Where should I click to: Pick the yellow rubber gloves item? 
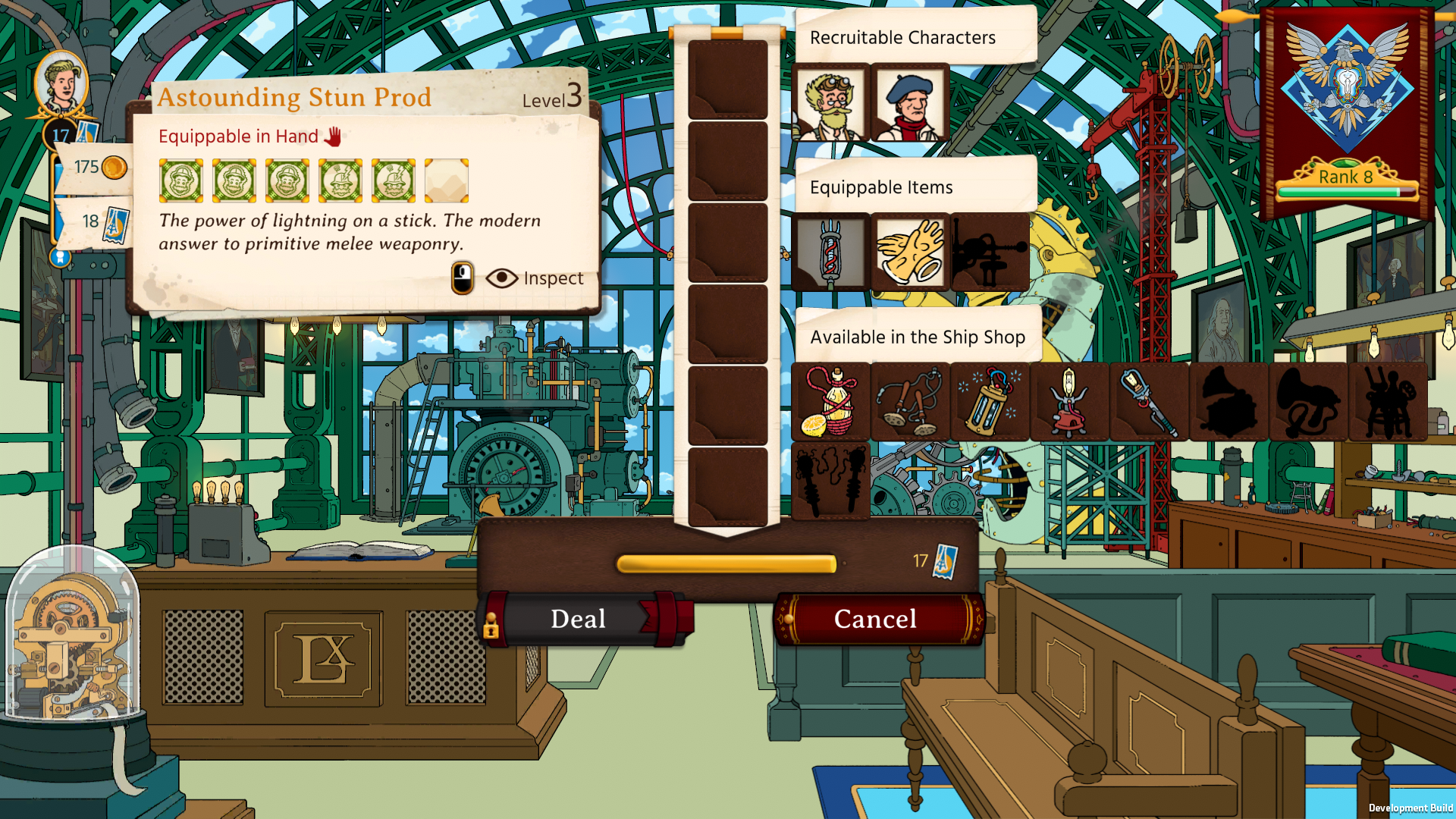[x=910, y=253]
